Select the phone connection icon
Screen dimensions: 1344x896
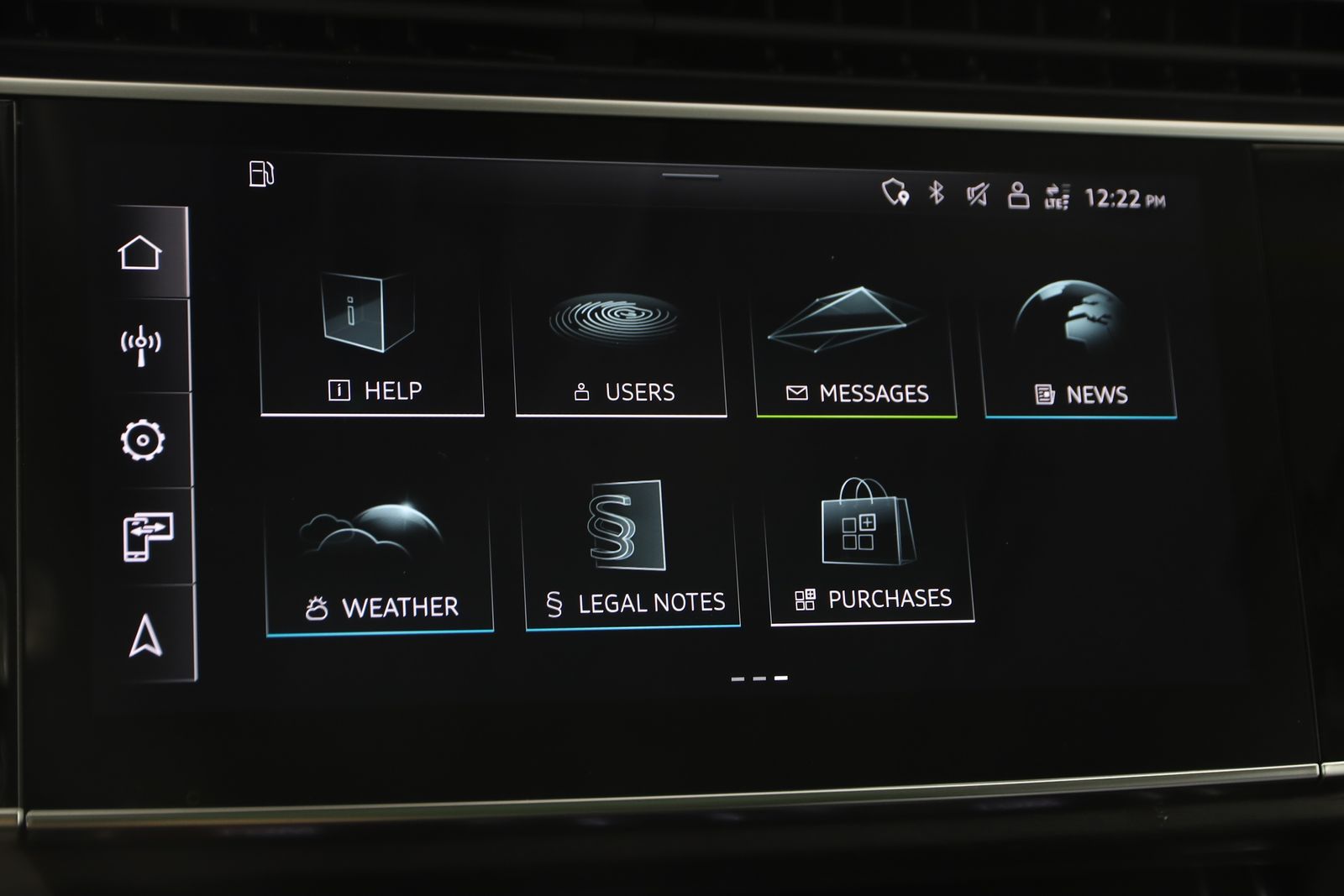coord(147,536)
